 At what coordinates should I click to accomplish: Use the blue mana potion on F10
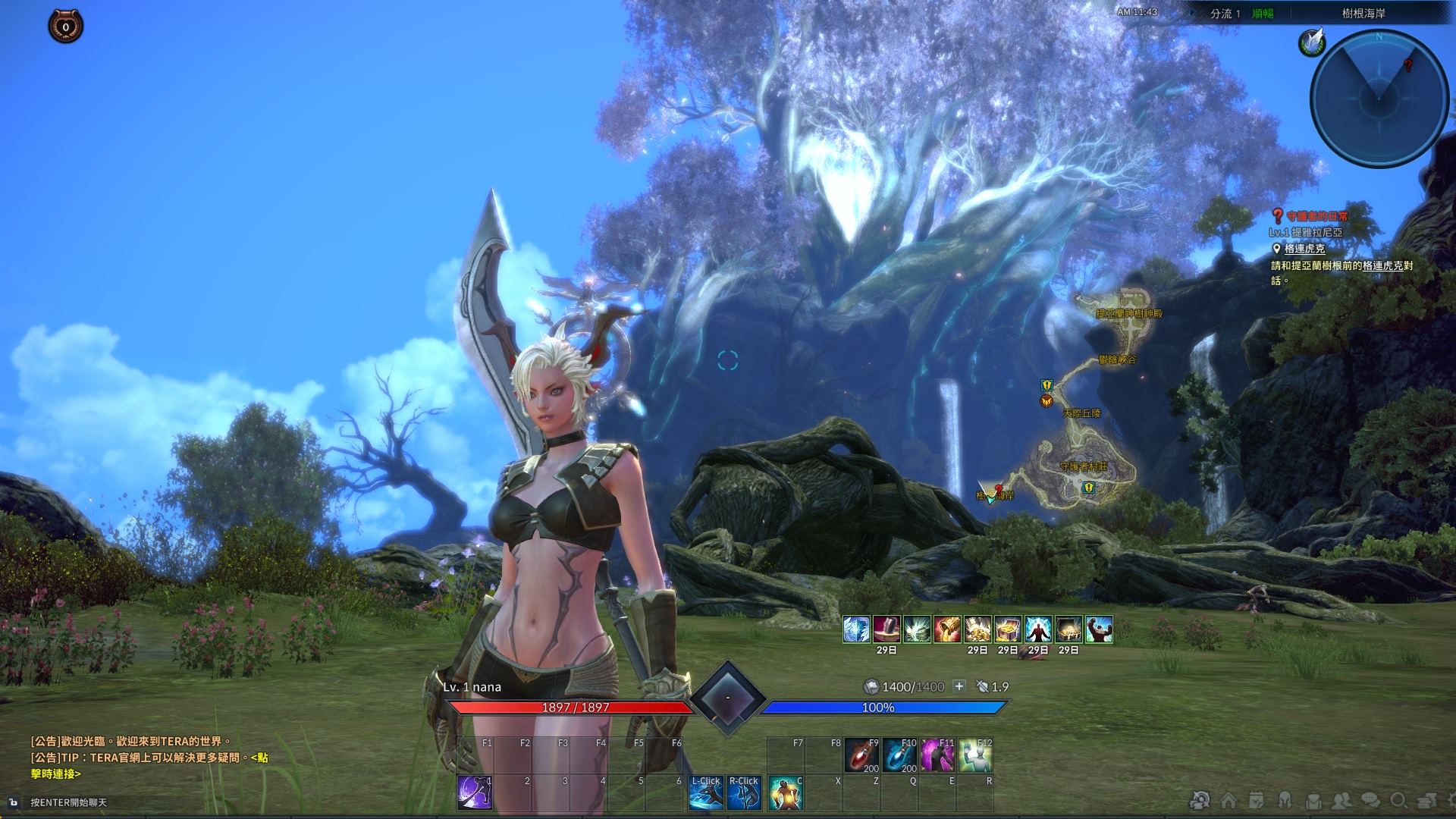coord(899,755)
